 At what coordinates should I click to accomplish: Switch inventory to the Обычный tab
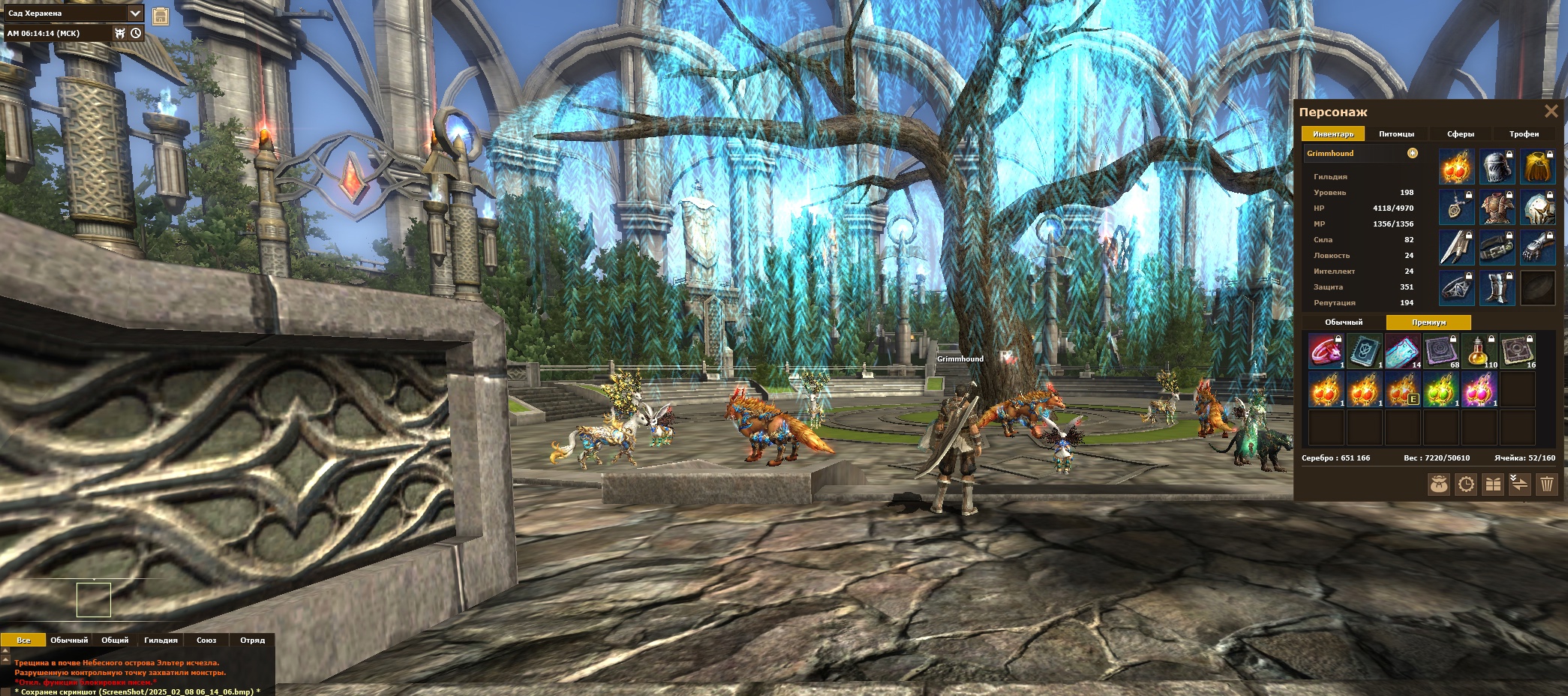pyautogui.click(x=1343, y=322)
